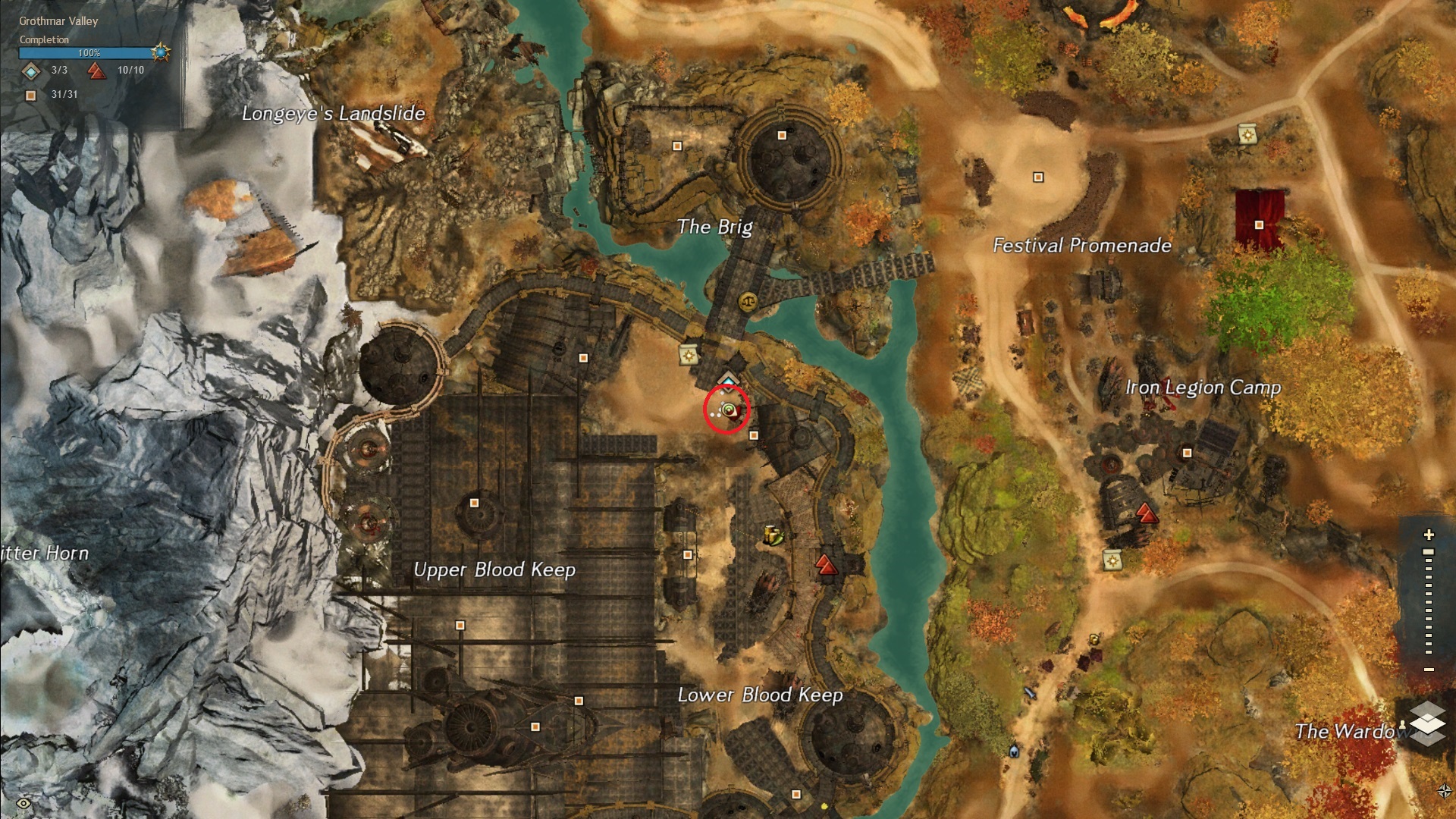Click the golden scales trading post icon
Image resolution: width=1456 pixels, height=819 pixels.
tap(747, 302)
